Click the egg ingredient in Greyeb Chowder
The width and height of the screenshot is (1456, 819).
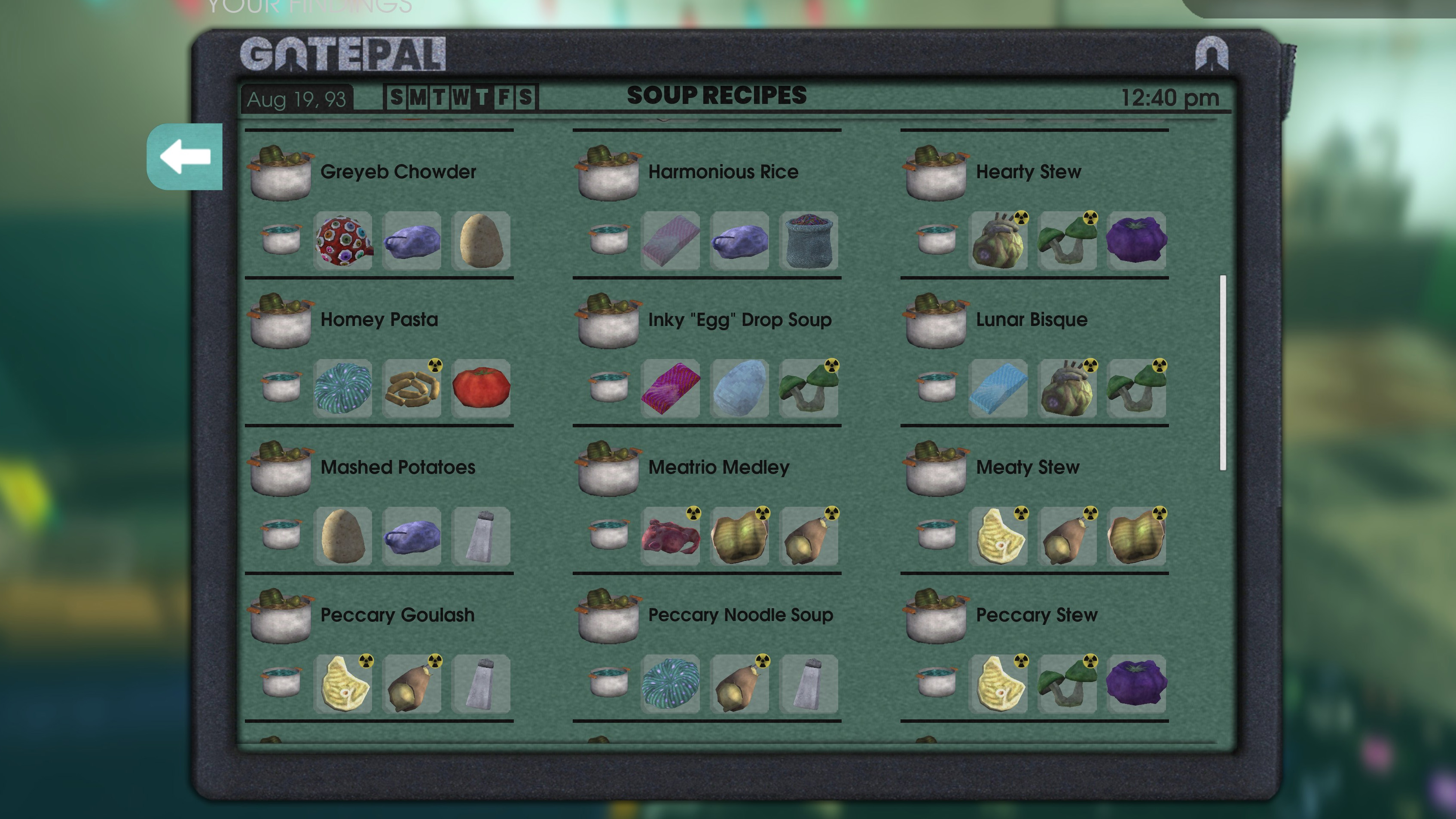481,241
